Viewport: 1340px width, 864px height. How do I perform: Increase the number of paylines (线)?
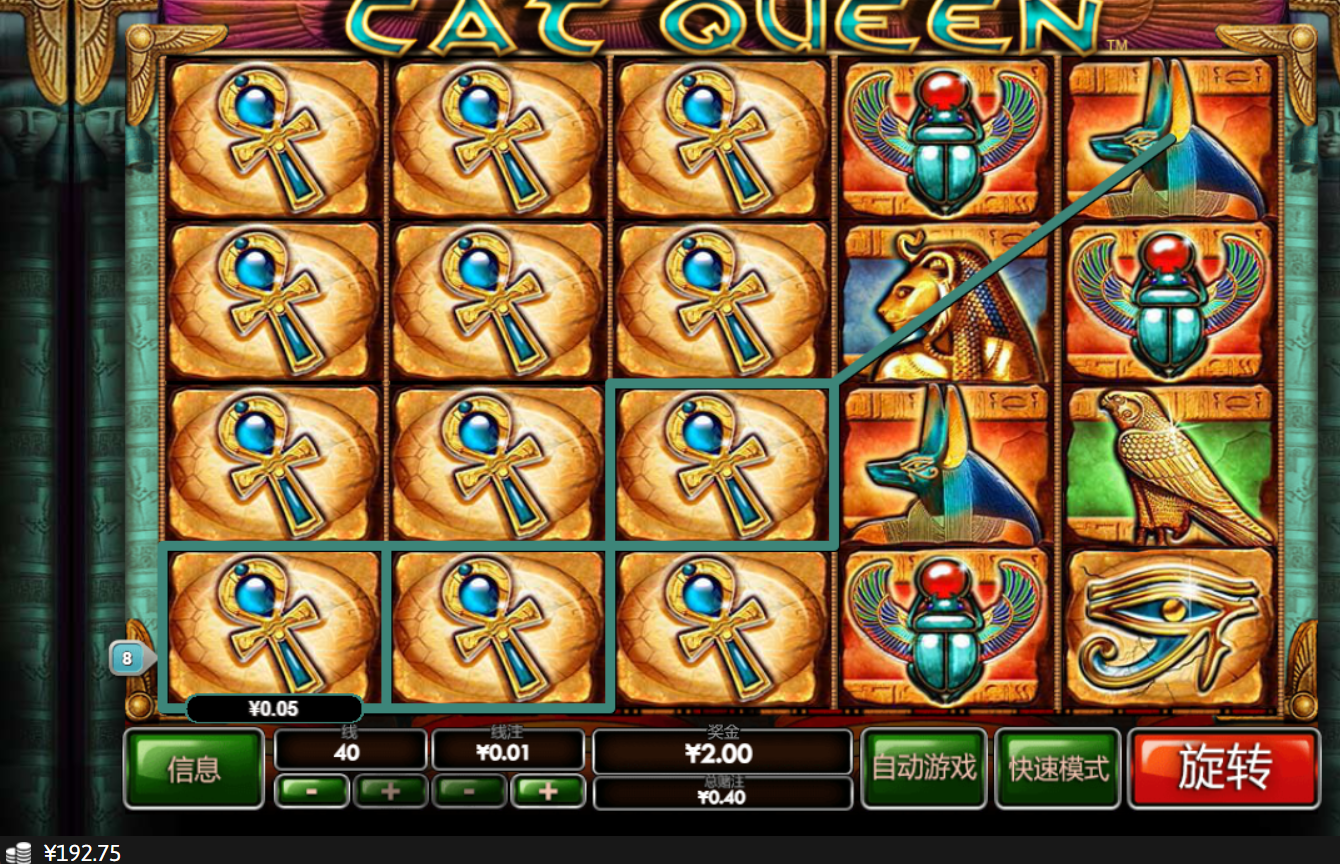(390, 791)
